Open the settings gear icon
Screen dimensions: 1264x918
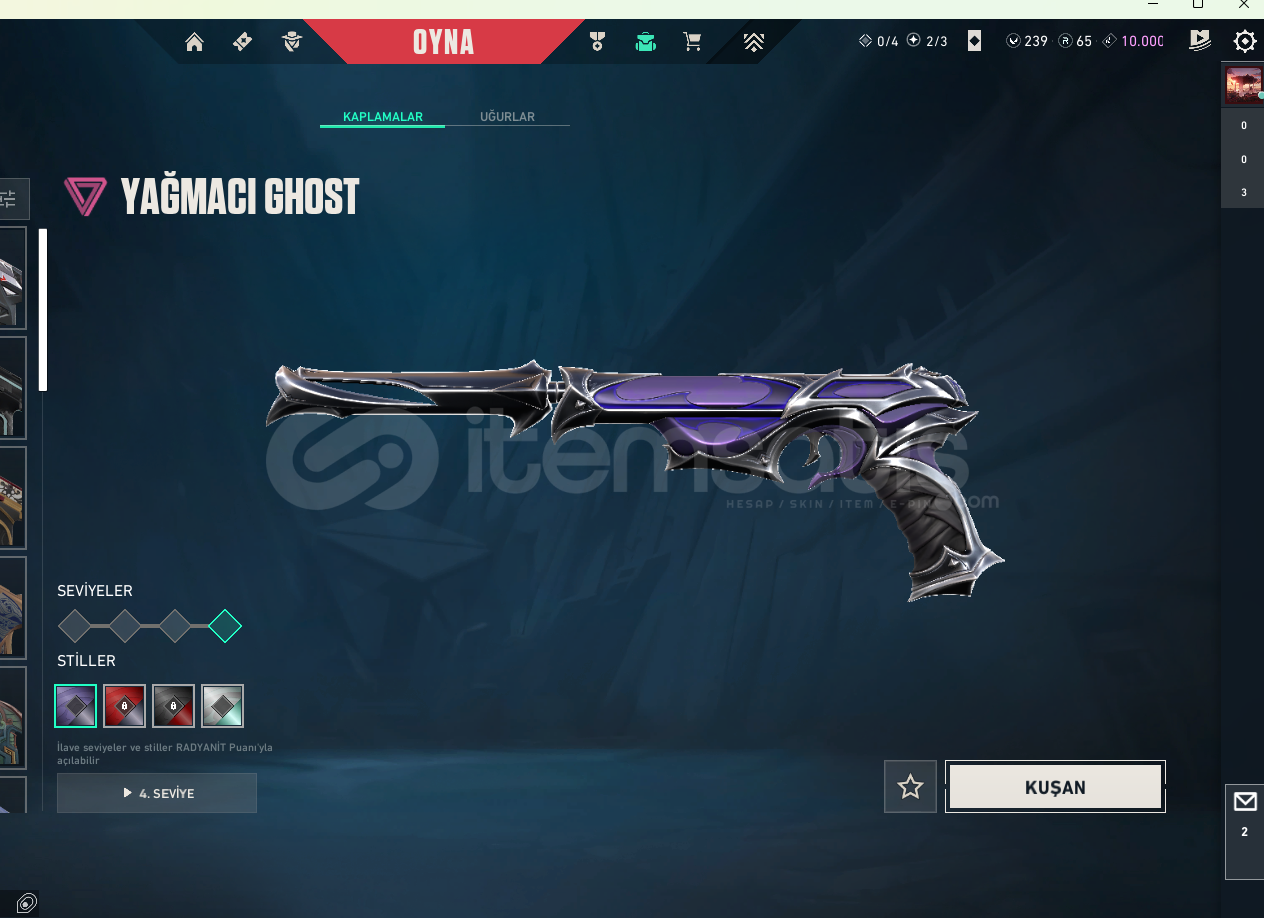1244,41
